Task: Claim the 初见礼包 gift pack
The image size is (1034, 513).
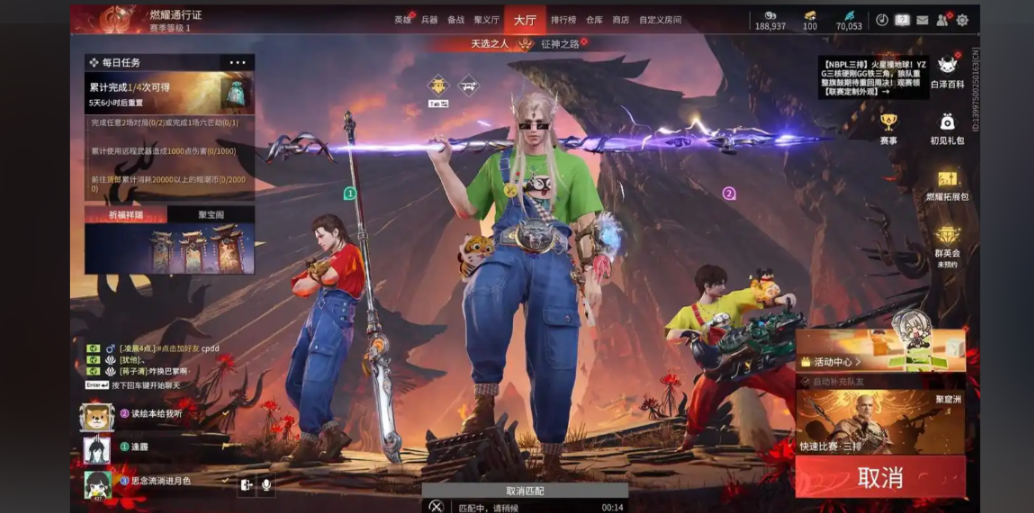Action: (946, 128)
